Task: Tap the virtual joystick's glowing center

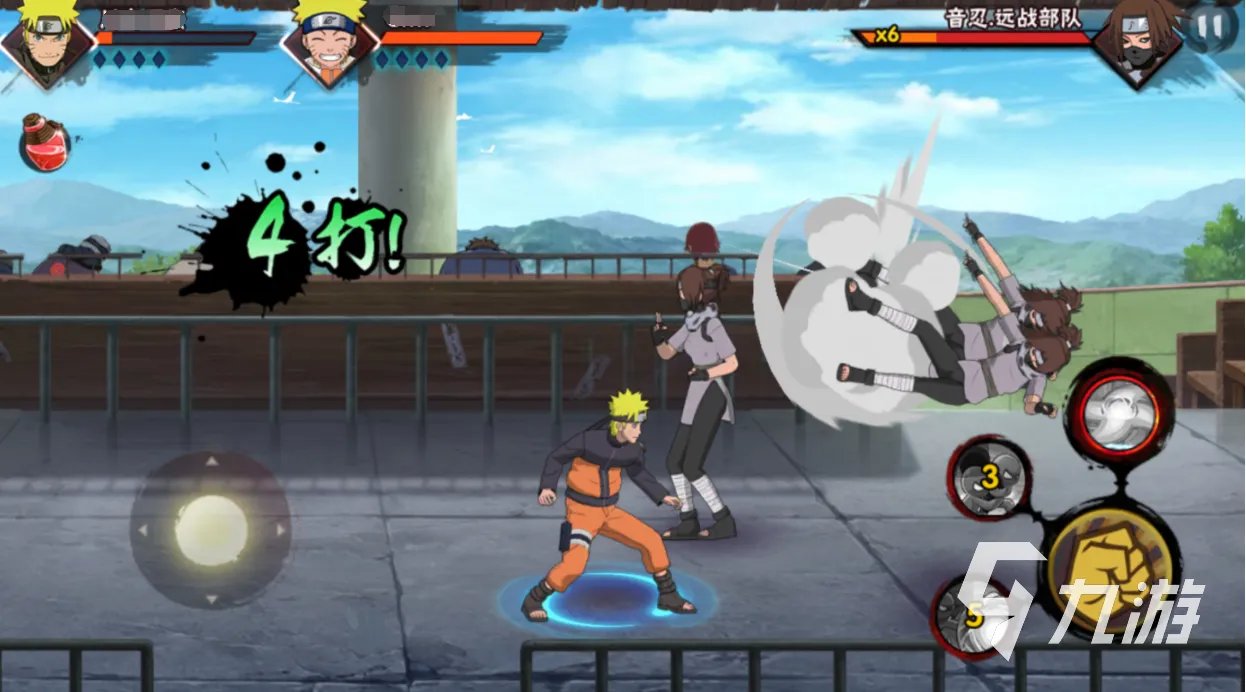Action: [x=211, y=530]
